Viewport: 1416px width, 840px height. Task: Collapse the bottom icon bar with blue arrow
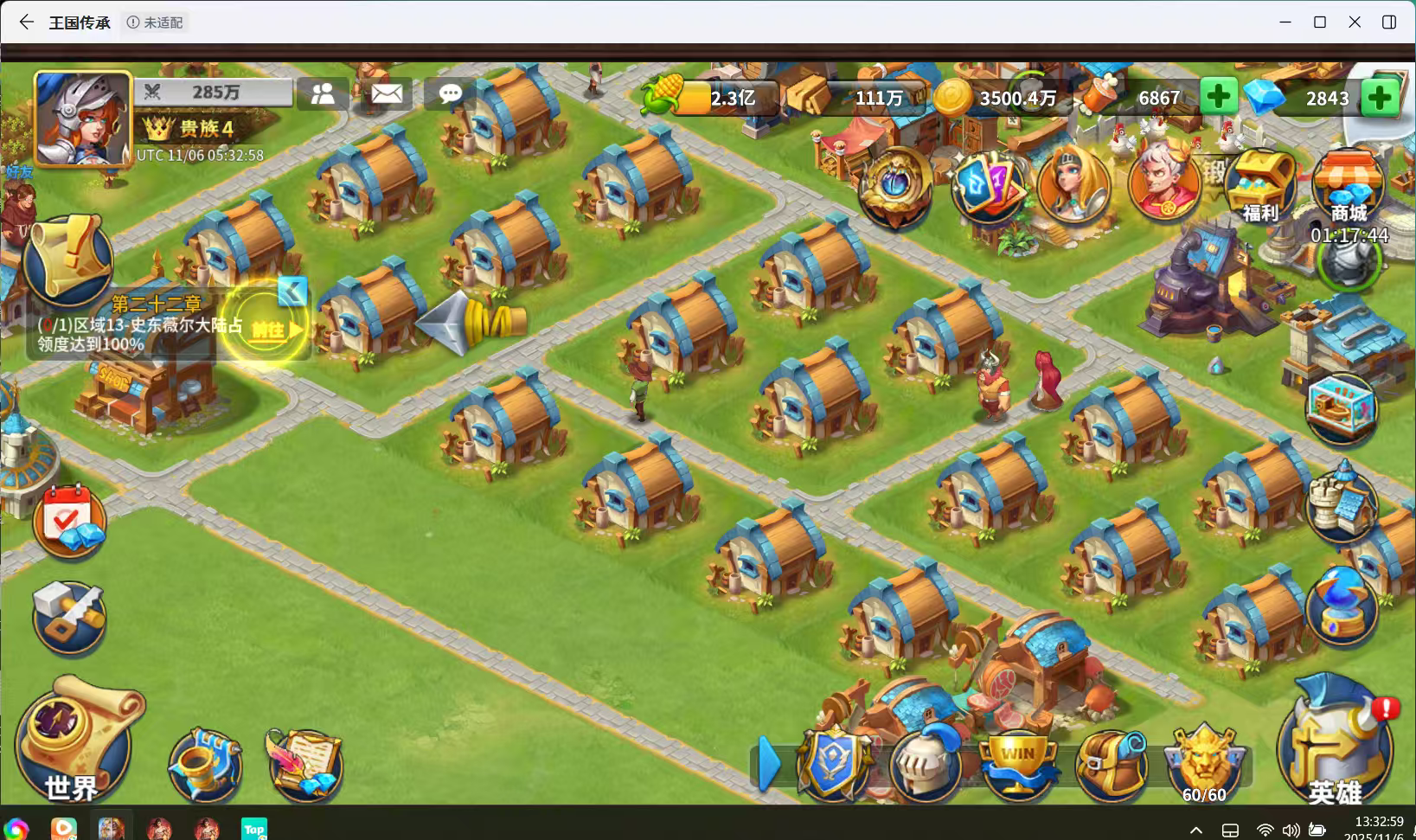[768, 764]
